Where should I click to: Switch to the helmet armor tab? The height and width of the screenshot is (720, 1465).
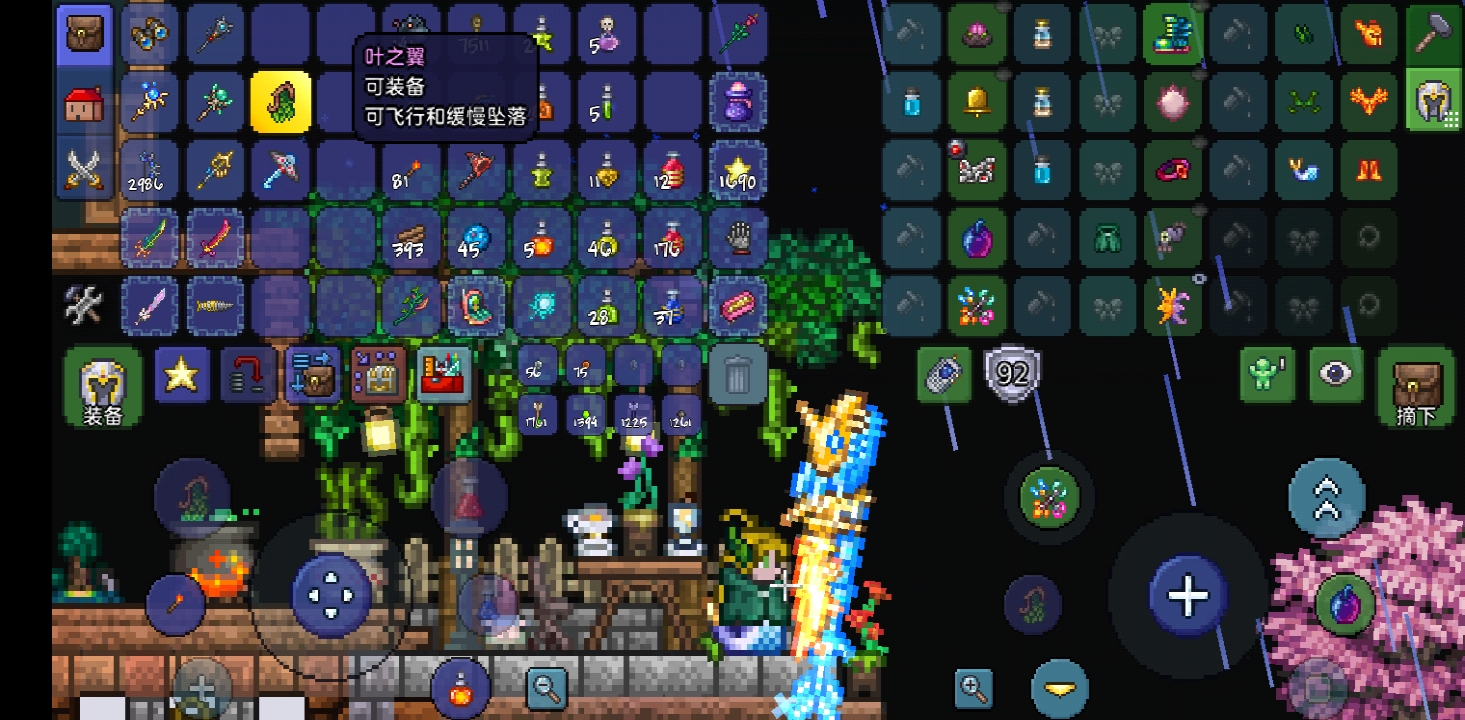coord(1435,100)
